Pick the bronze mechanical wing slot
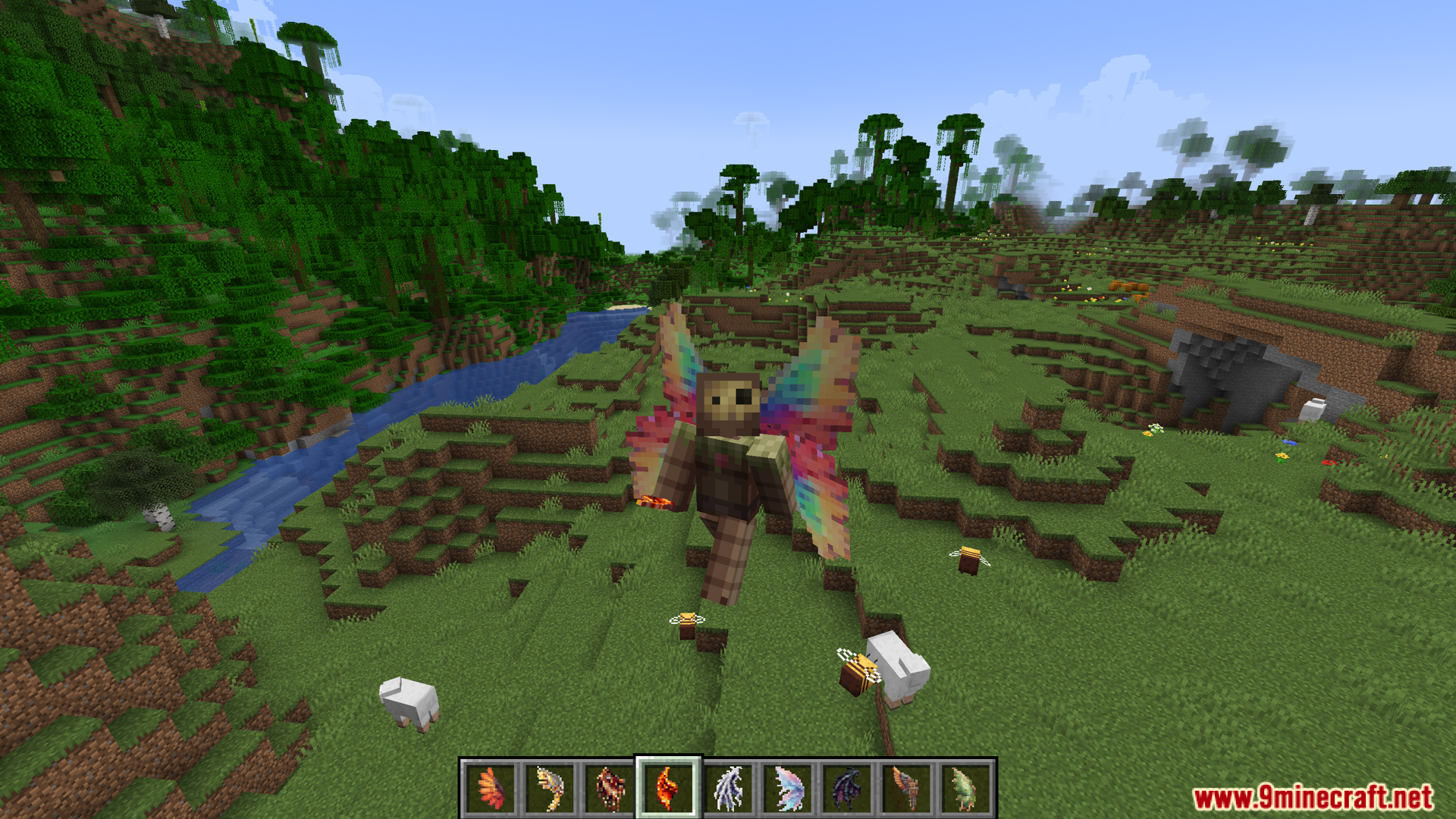This screenshot has width=1456, height=819. (905, 789)
